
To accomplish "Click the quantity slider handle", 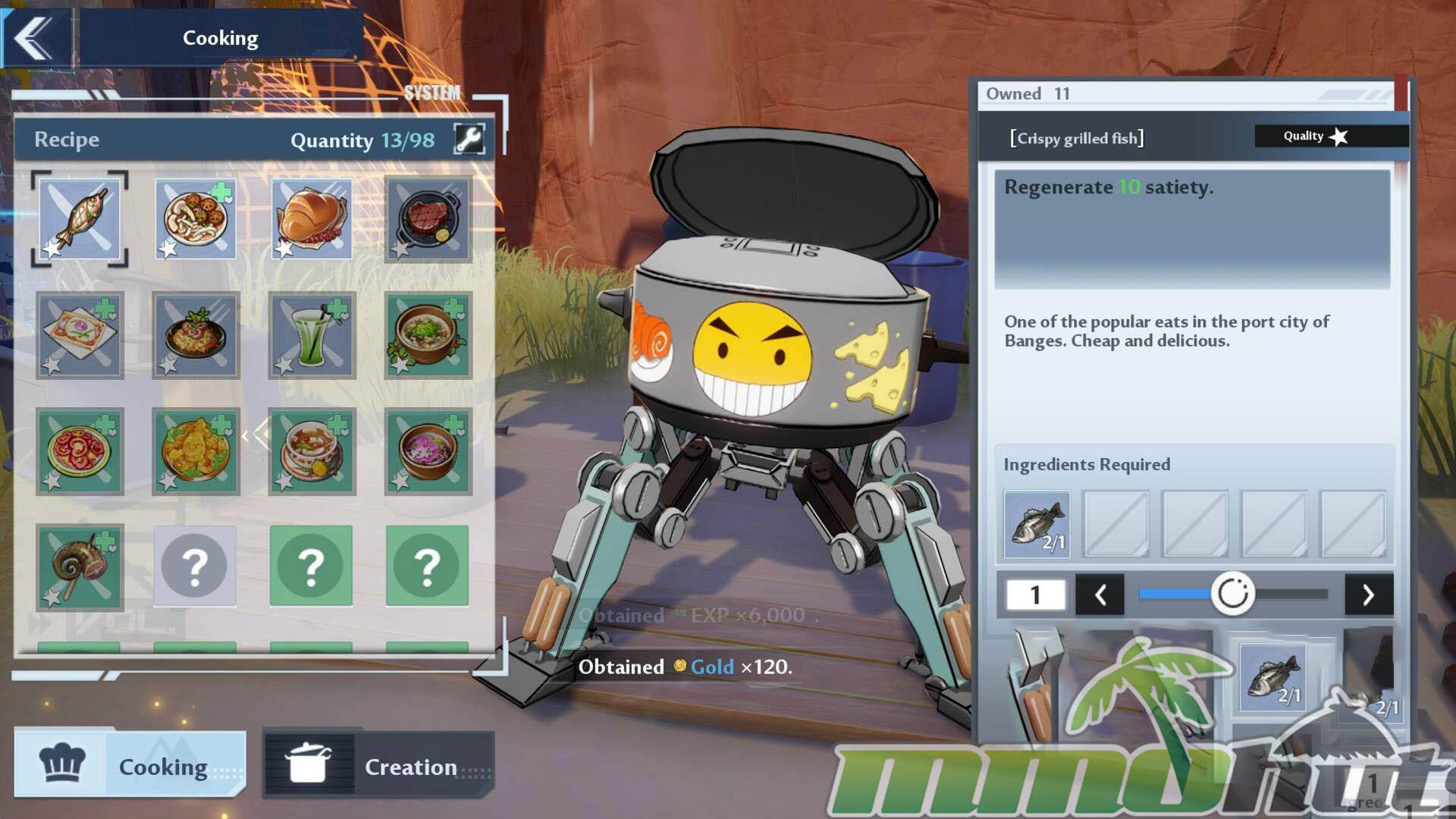I will coord(1232,594).
